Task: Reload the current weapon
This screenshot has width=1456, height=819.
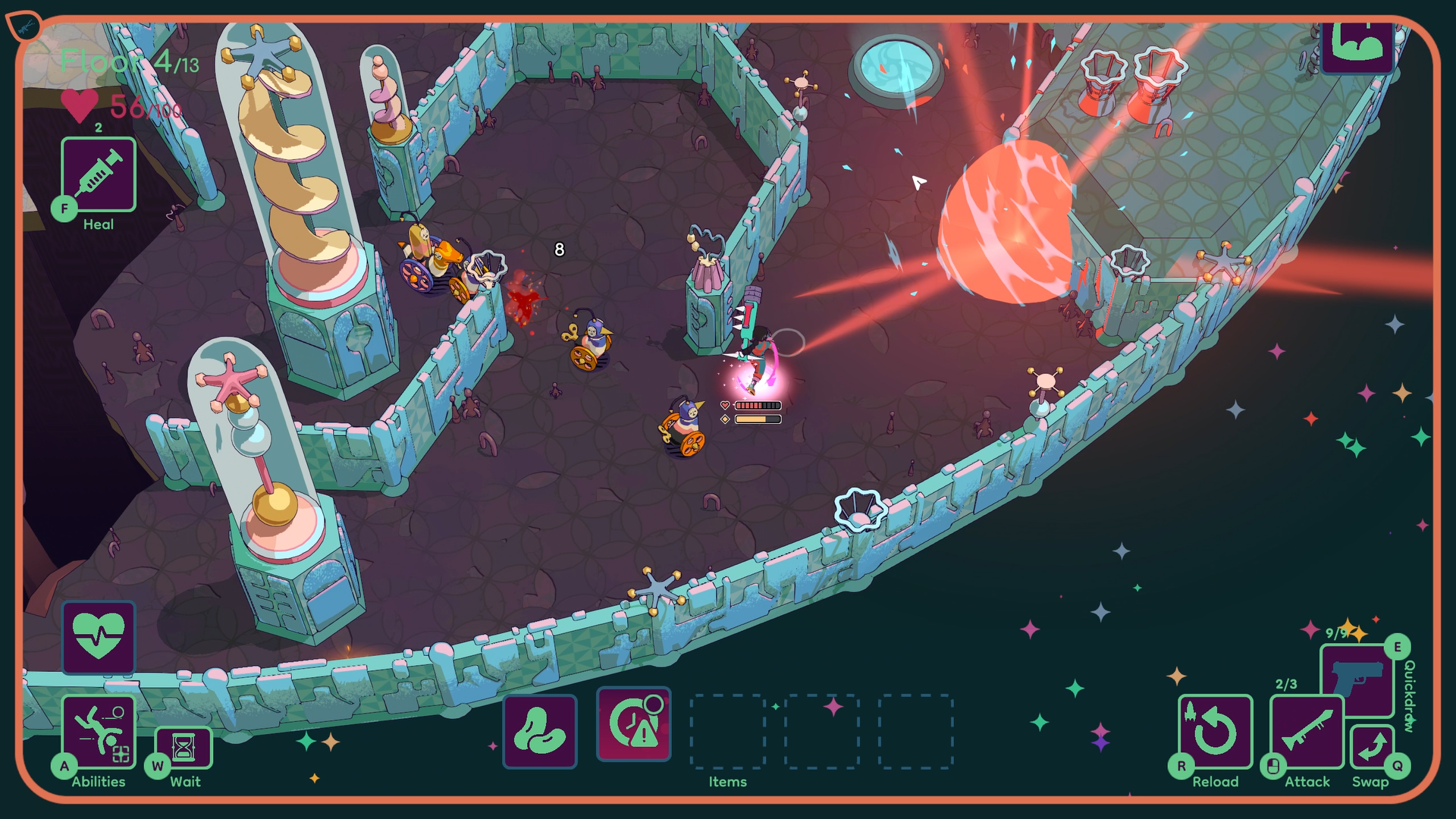Action: pyautogui.click(x=1215, y=732)
